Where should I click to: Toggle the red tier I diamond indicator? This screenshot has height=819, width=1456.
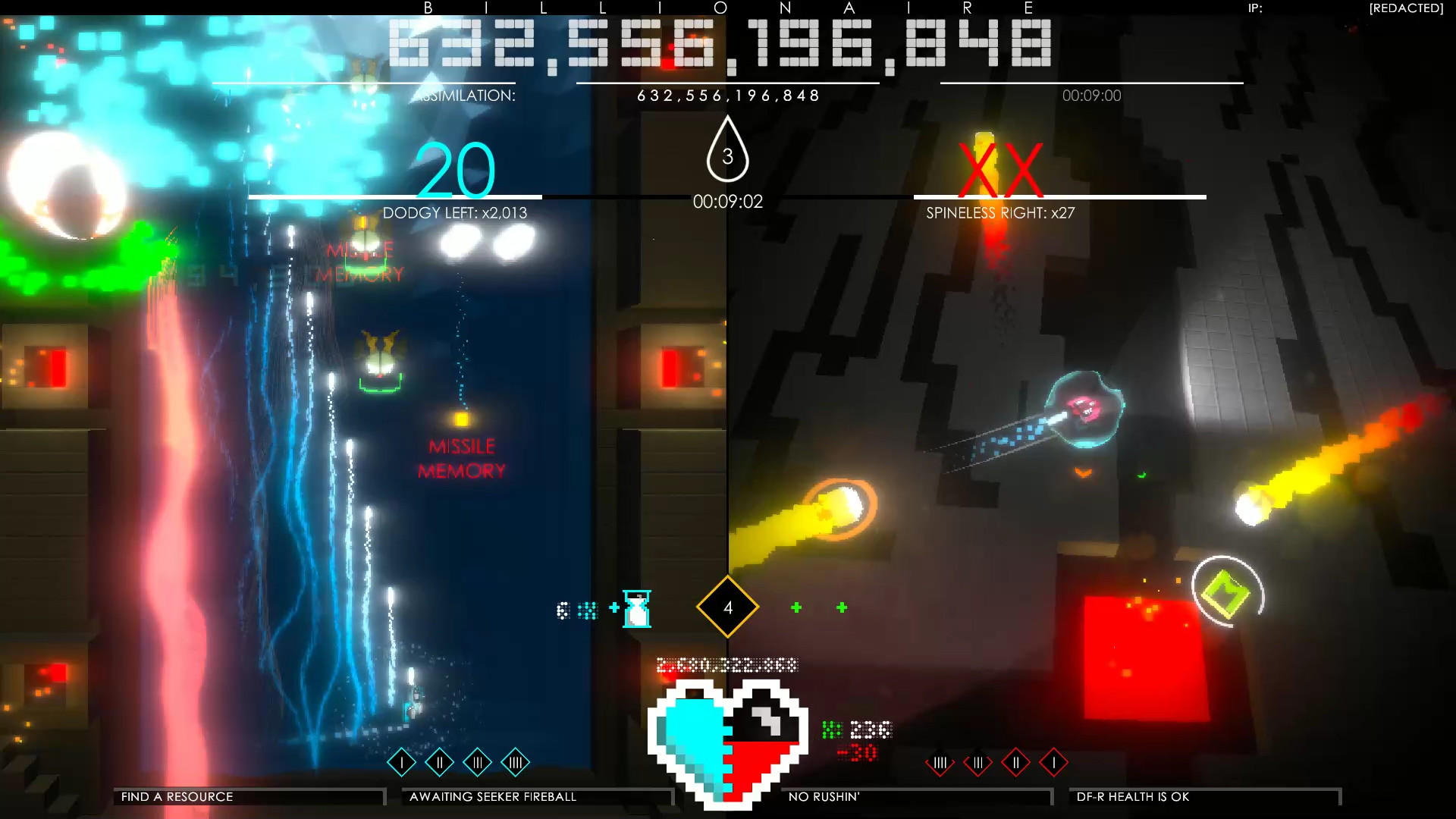coord(1053,763)
